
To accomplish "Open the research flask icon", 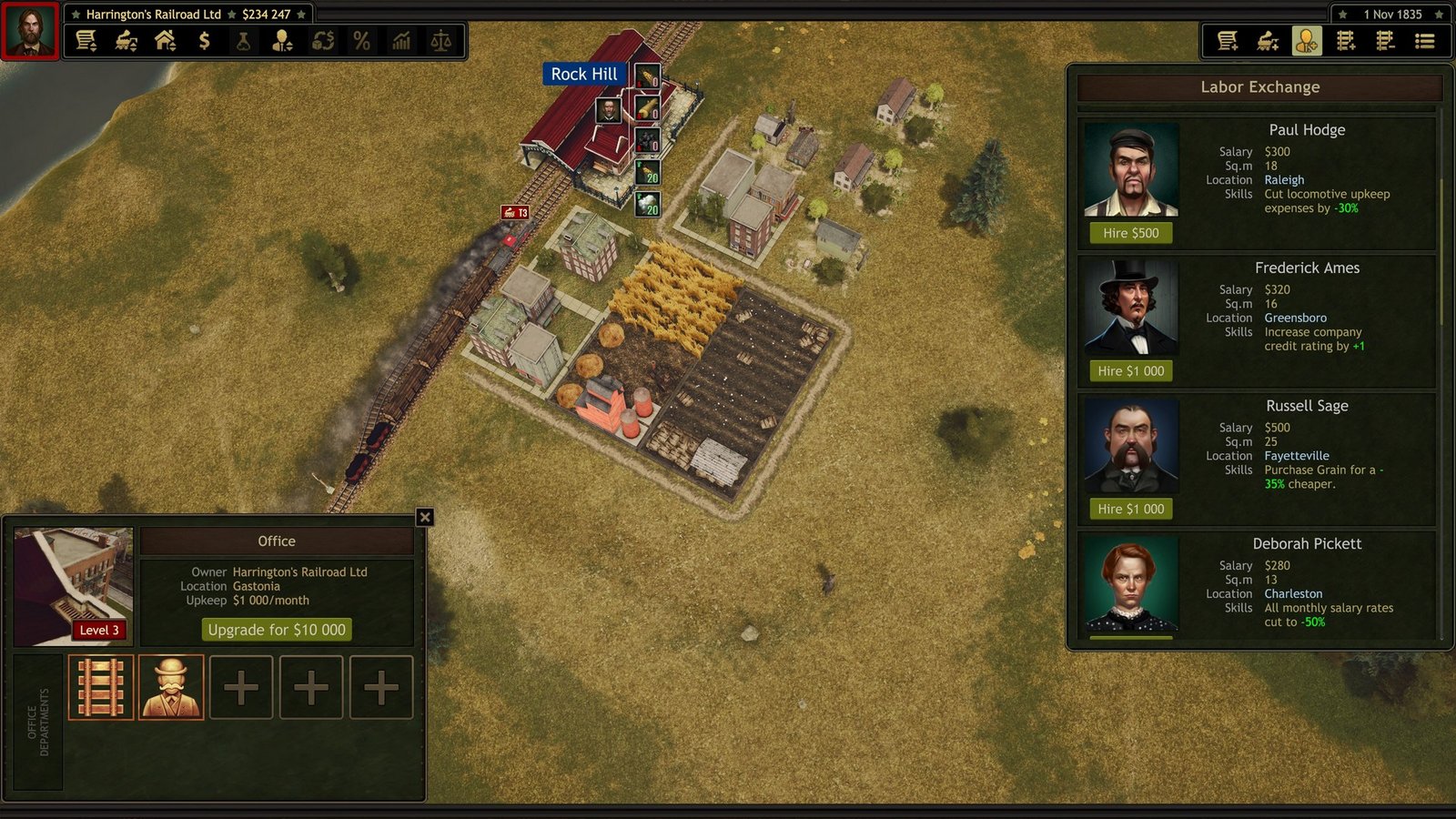I will [243, 40].
